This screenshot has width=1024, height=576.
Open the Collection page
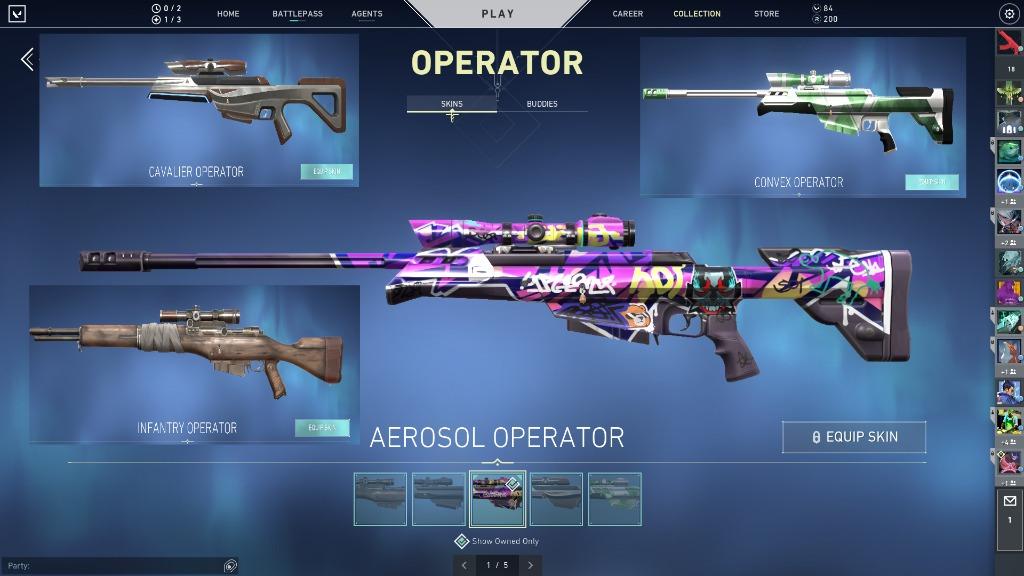(x=697, y=14)
